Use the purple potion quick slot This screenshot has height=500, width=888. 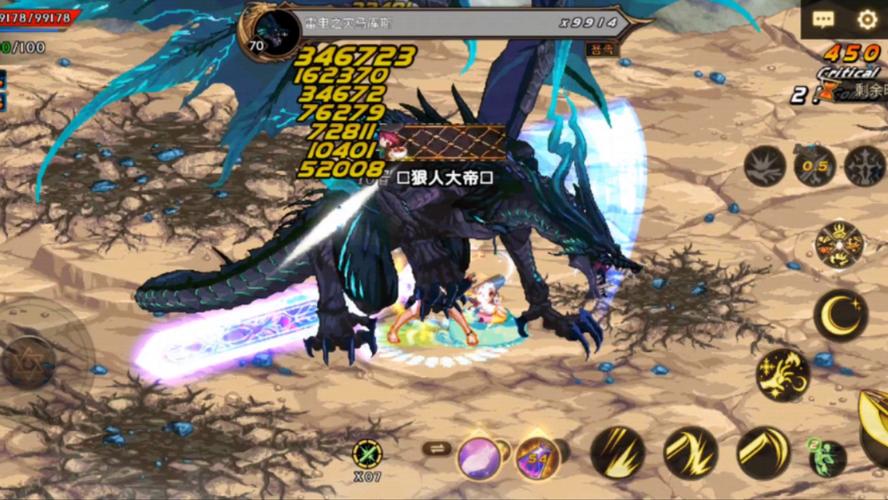pos(537,458)
